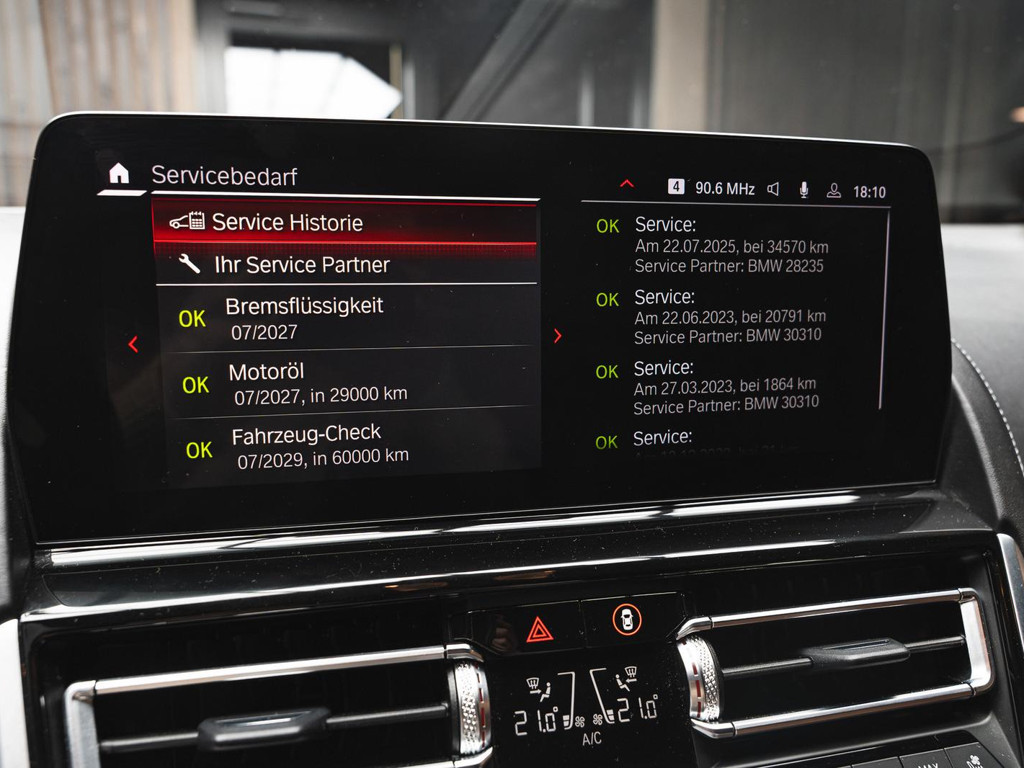Choose the Motoröl service row

345,383
